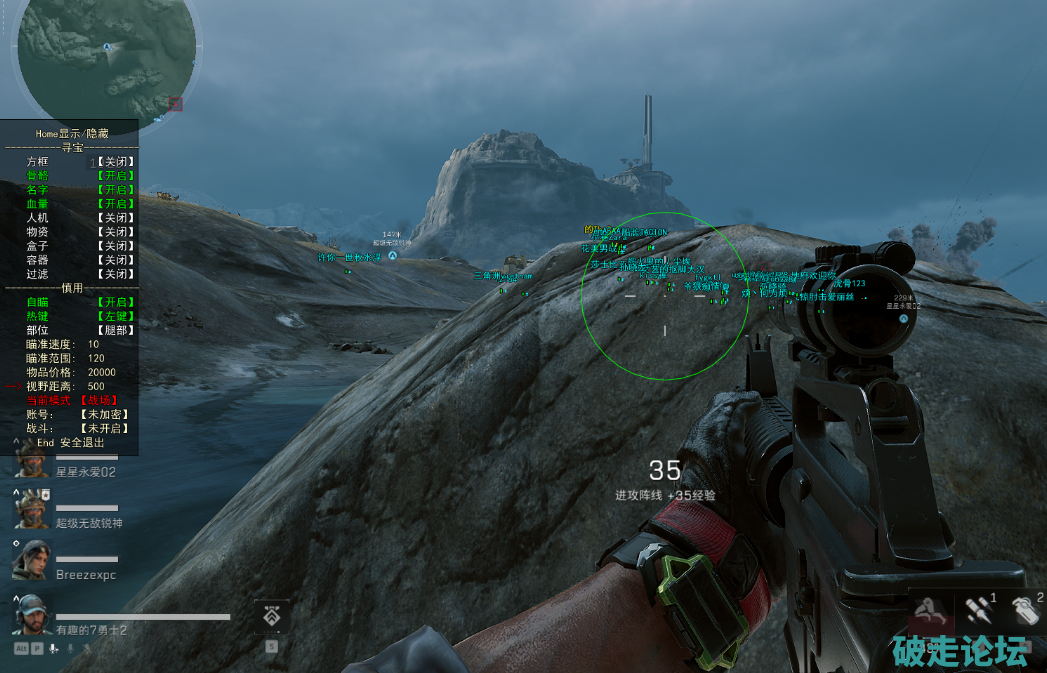
Task: Click the red-tinted gadget icon beside the rockets
Action: 933,612
